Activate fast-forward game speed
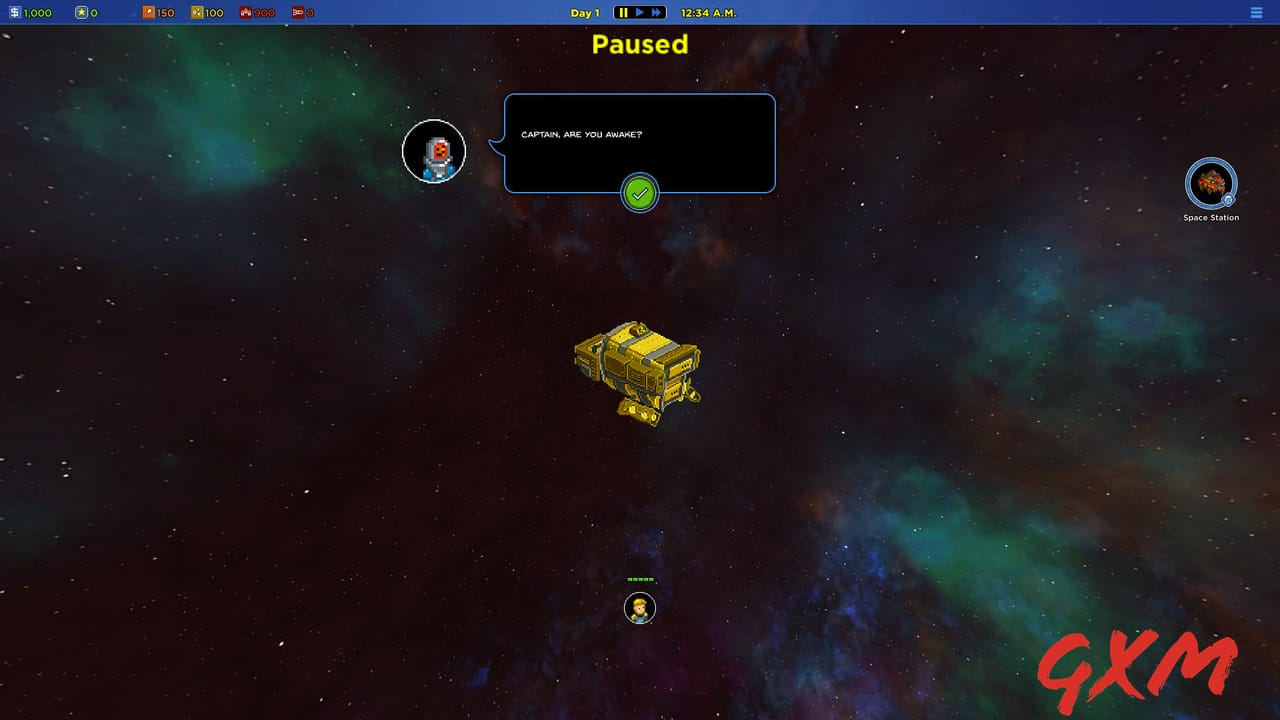The height and width of the screenshot is (720, 1280). pos(657,12)
